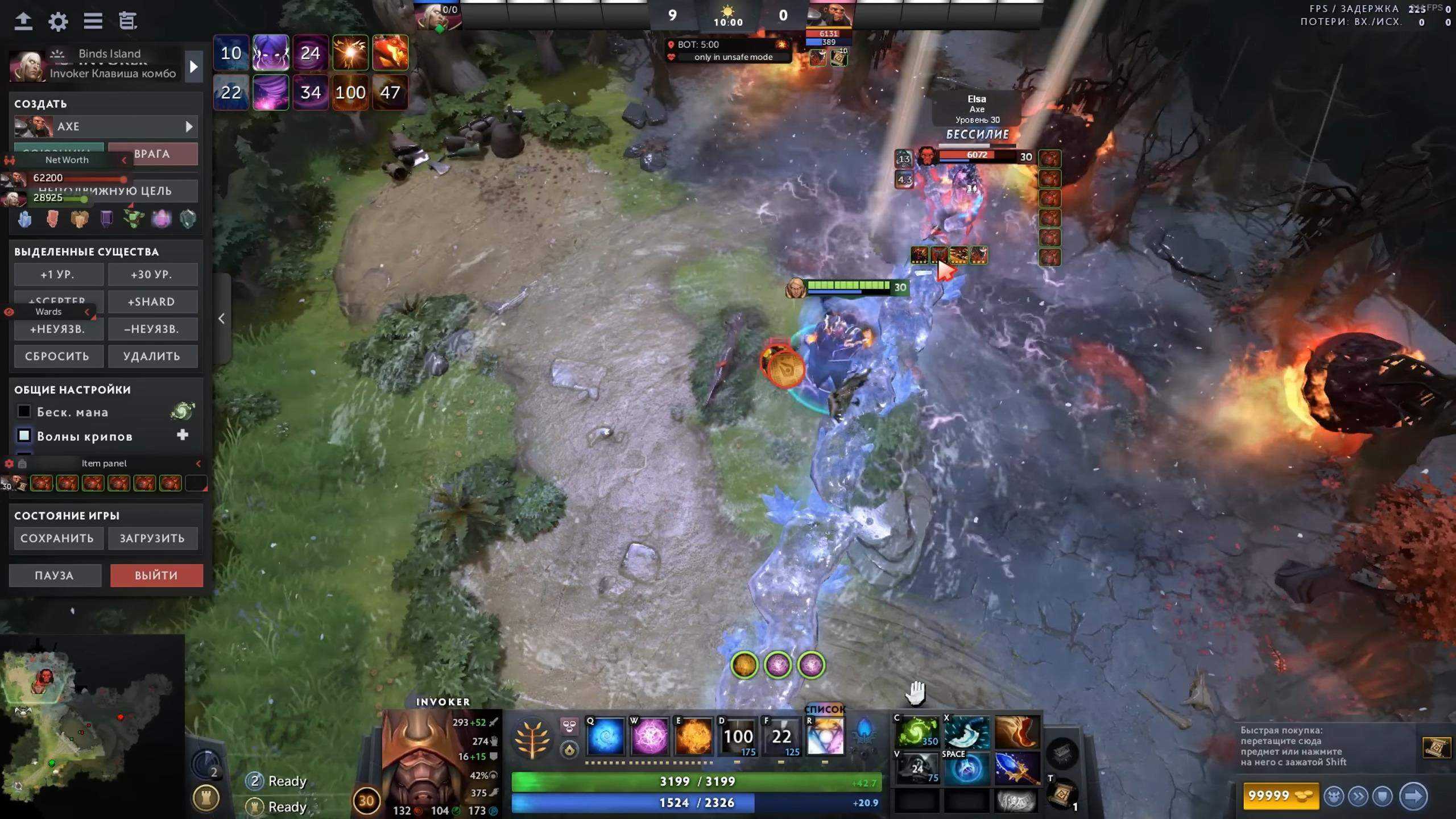Screen dimensions: 1456x819
Task: Return to dashboard with the upload-arrow icon
Action: click(23, 22)
